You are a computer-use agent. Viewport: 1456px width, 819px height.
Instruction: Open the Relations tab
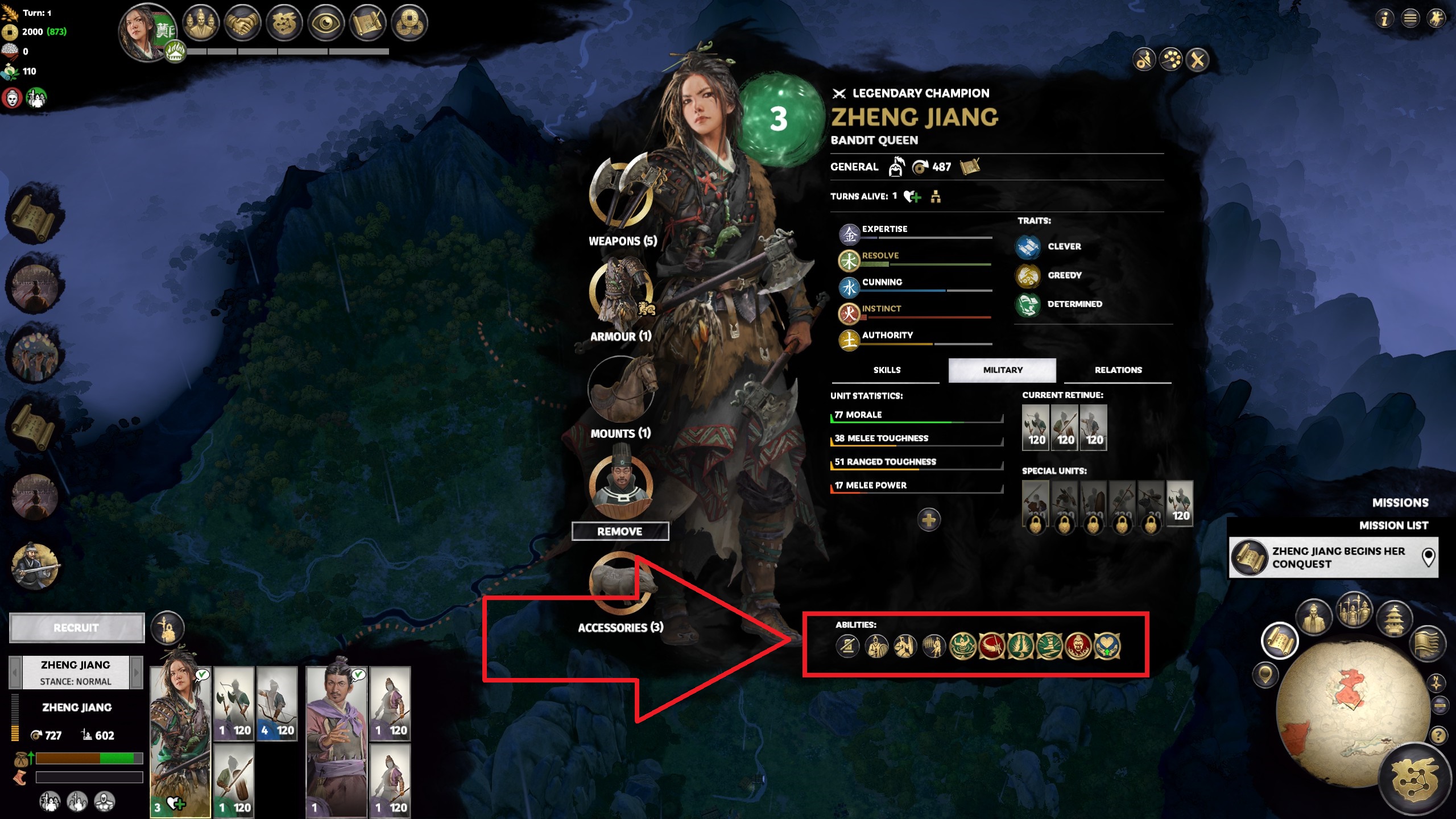coord(1118,370)
